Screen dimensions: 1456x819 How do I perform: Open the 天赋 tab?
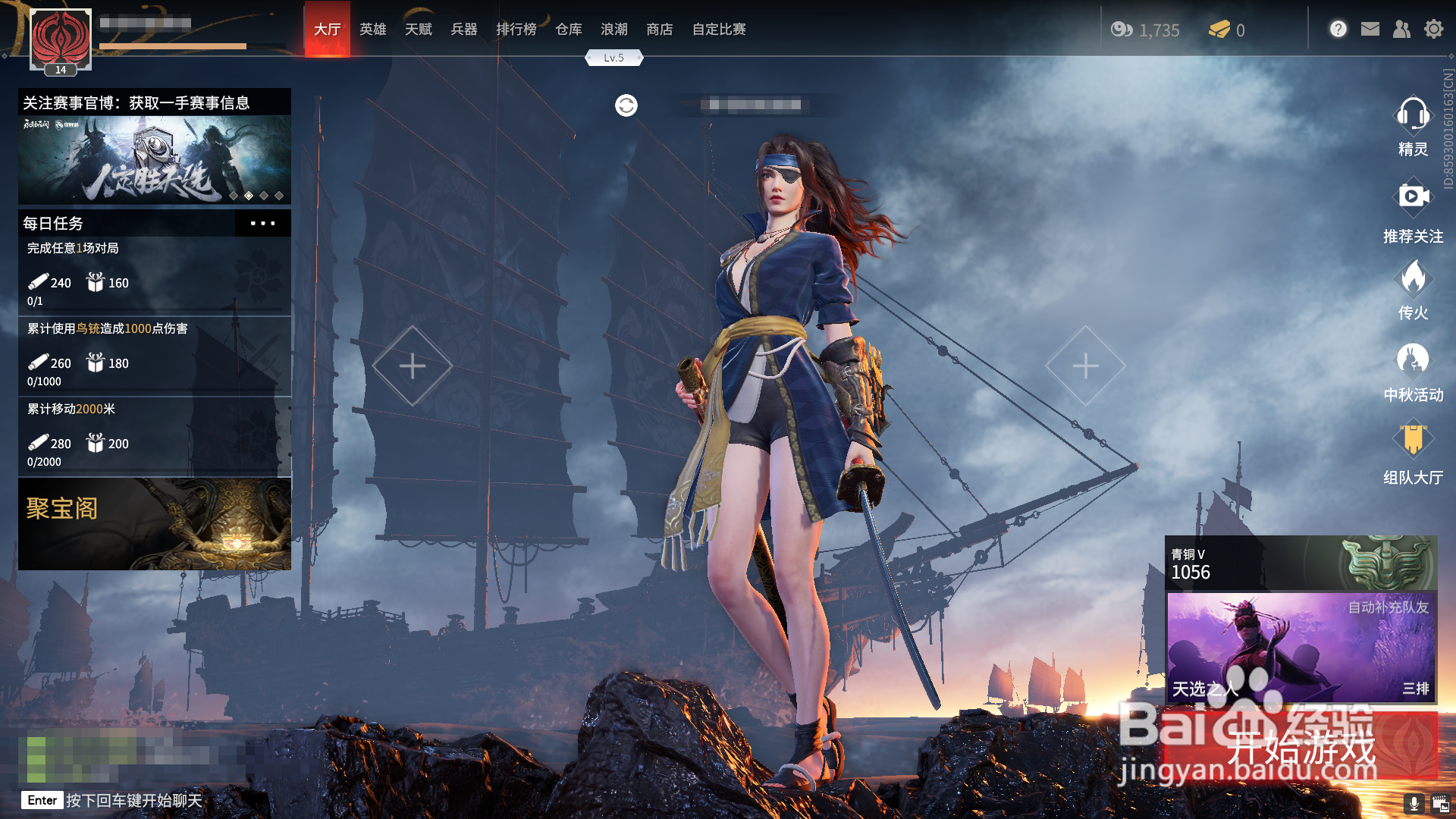pos(418,30)
